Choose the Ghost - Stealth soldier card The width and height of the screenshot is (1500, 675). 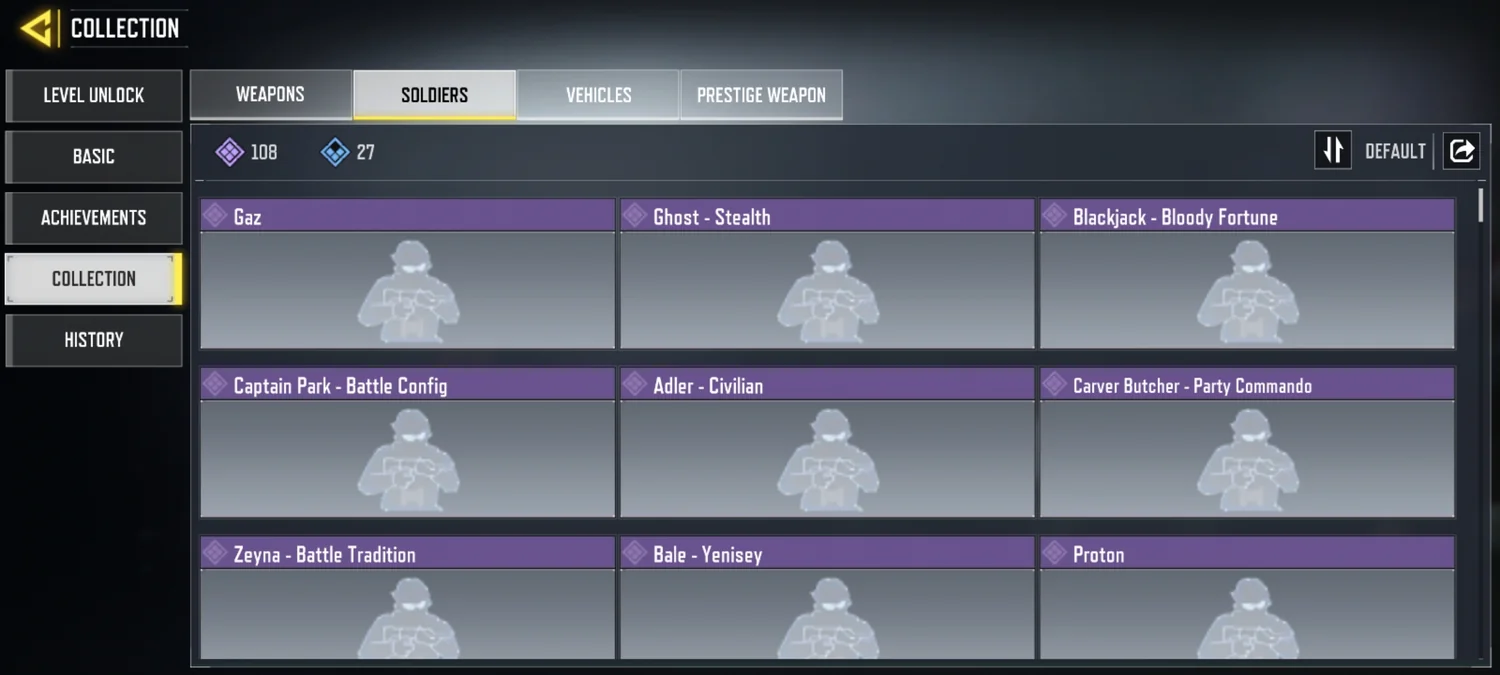827,274
